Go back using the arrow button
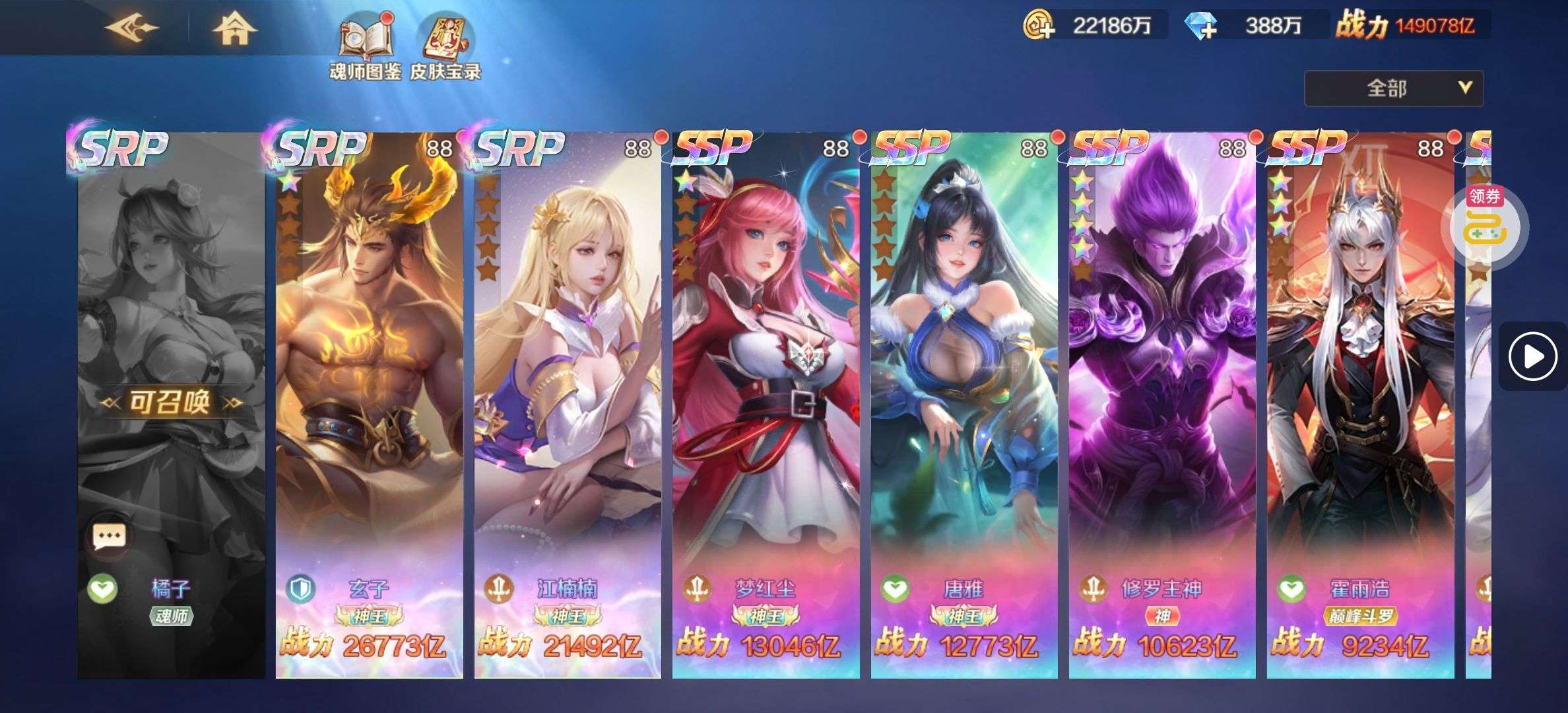The width and height of the screenshot is (1568, 713). (x=132, y=28)
